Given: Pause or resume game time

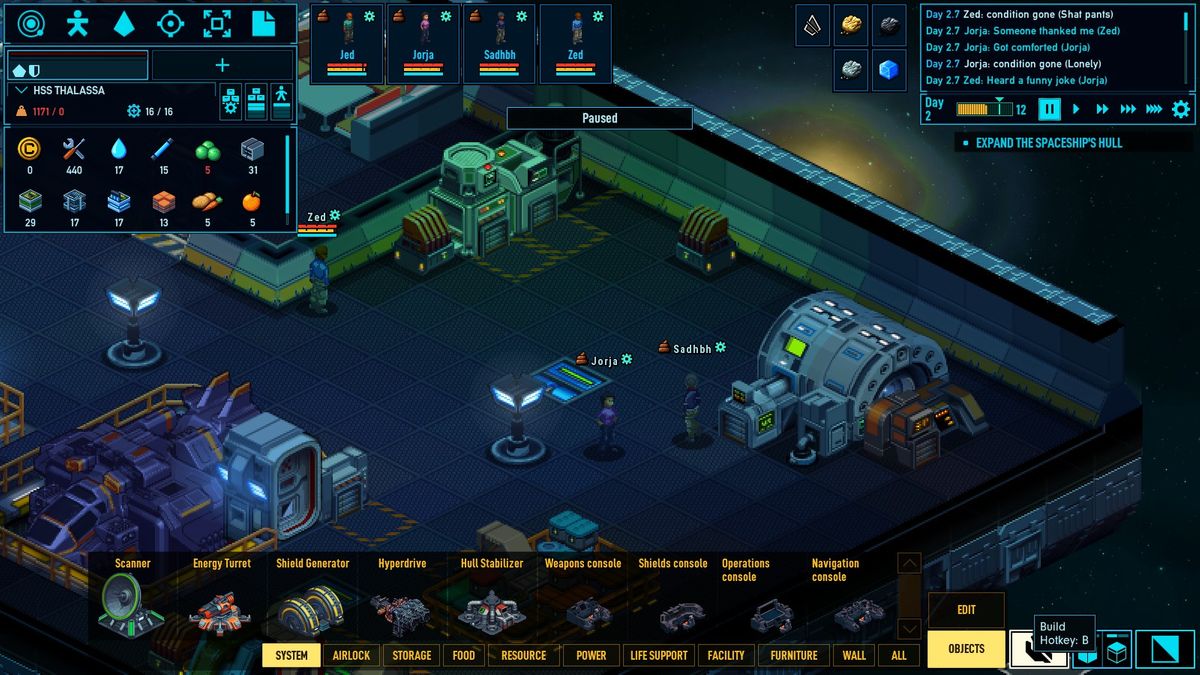Looking at the screenshot, I should point(1049,109).
